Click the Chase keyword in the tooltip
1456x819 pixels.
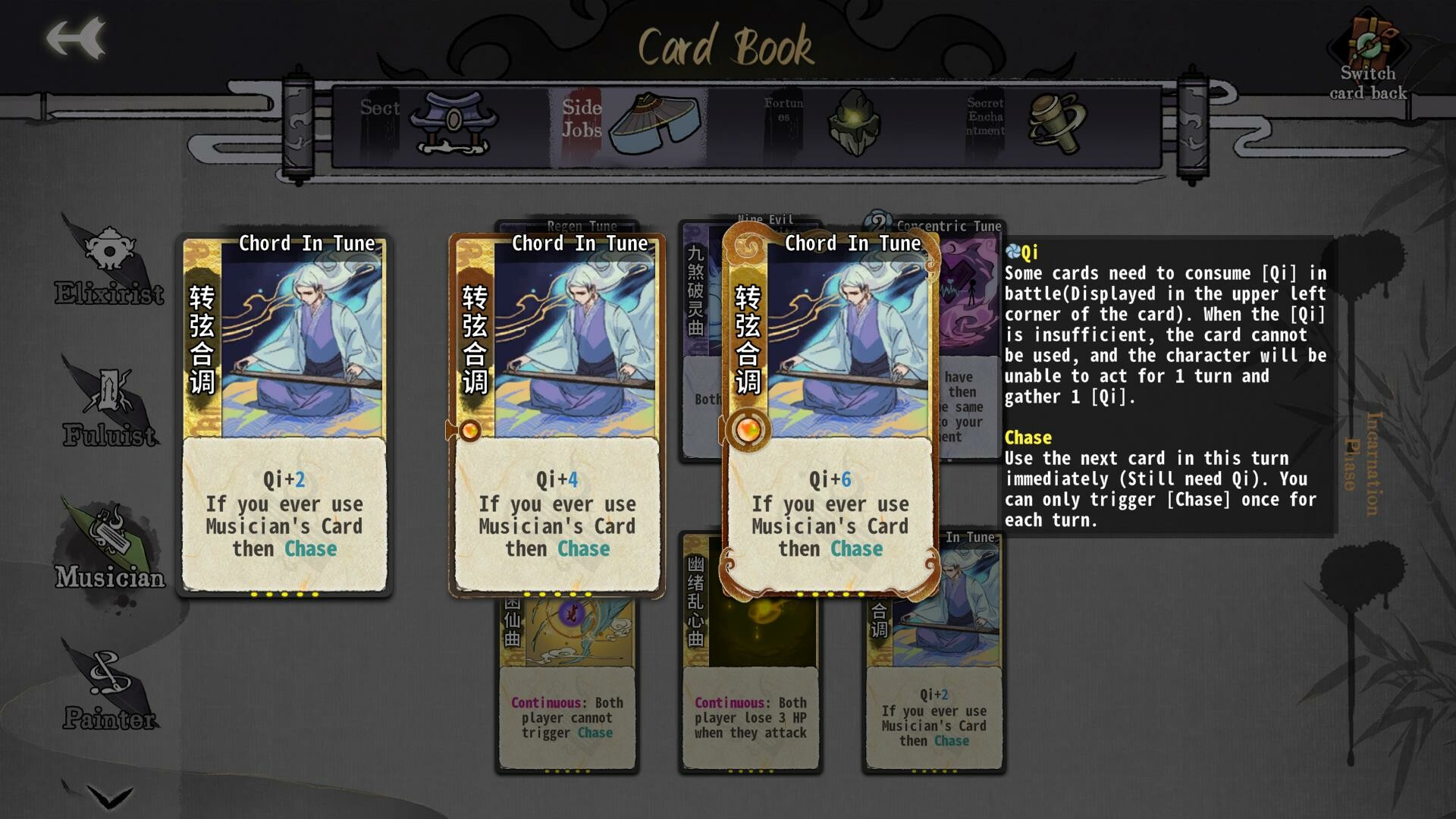point(1027,438)
